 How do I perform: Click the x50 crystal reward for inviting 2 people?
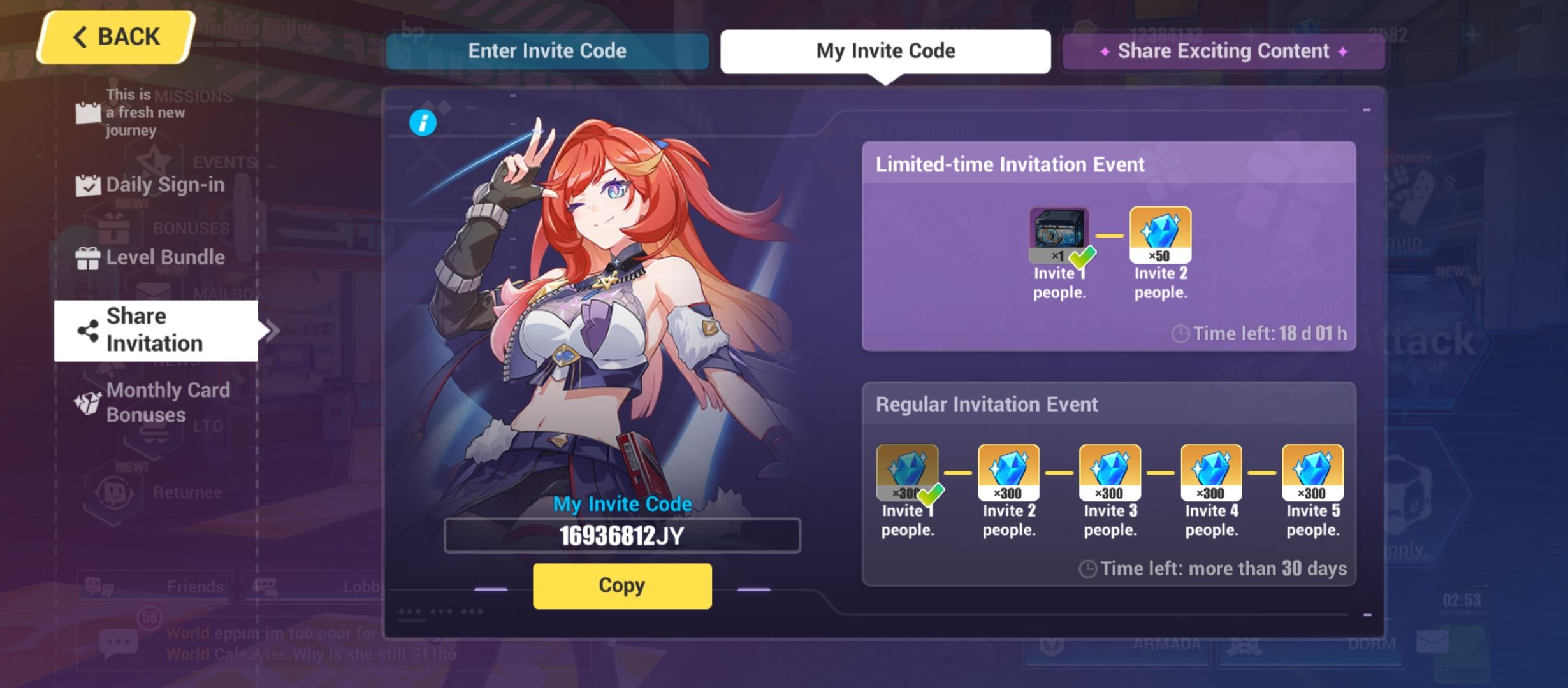(x=1160, y=233)
